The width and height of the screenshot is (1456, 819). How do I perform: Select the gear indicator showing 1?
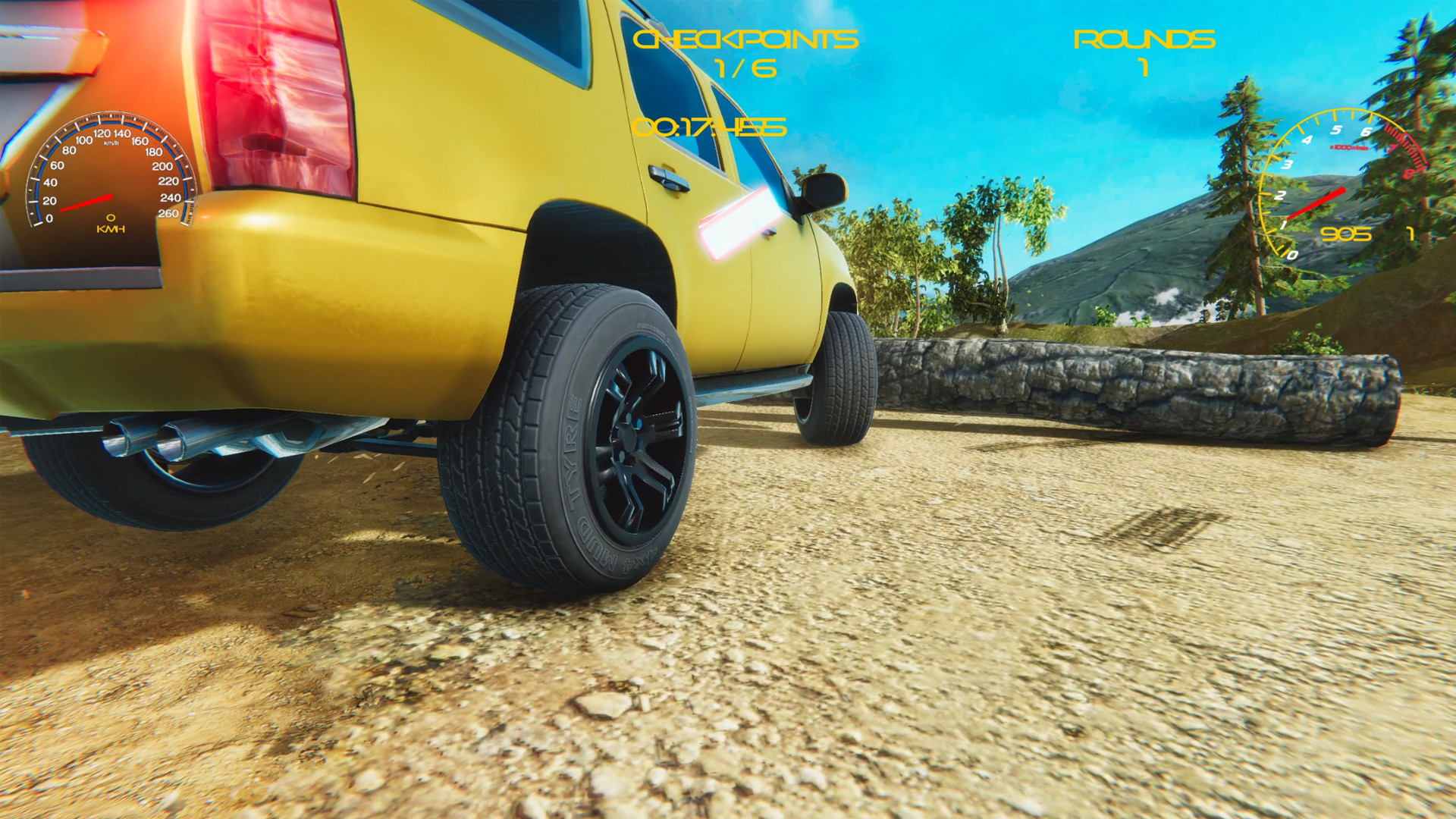point(1410,234)
